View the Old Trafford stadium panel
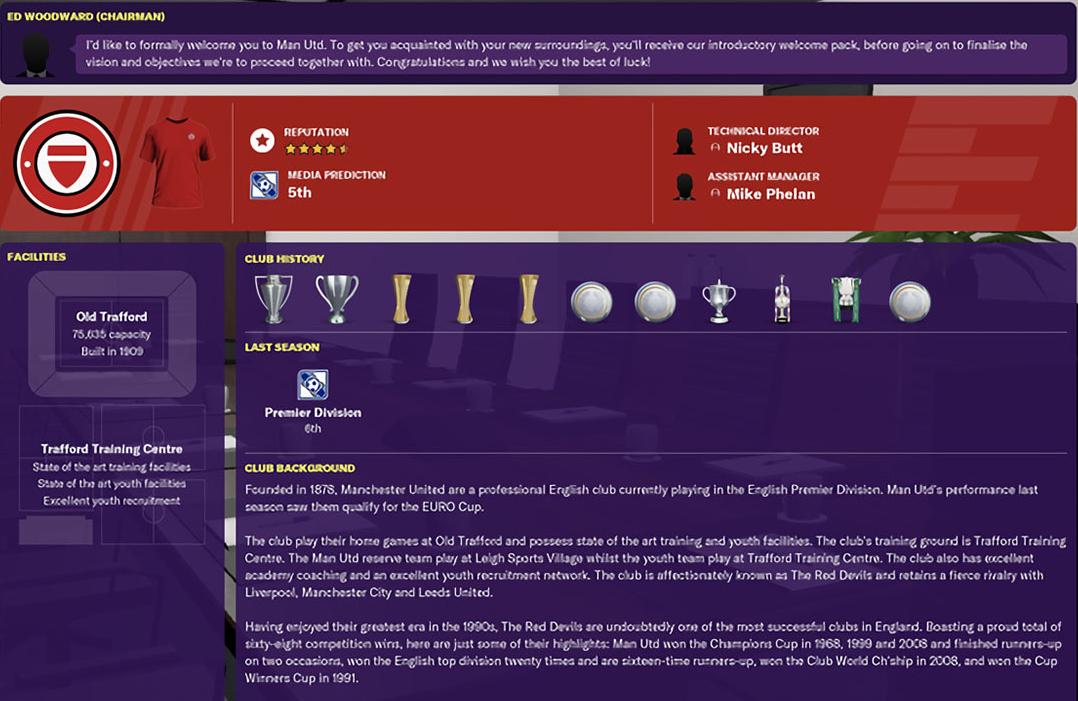 tap(111, 334)
